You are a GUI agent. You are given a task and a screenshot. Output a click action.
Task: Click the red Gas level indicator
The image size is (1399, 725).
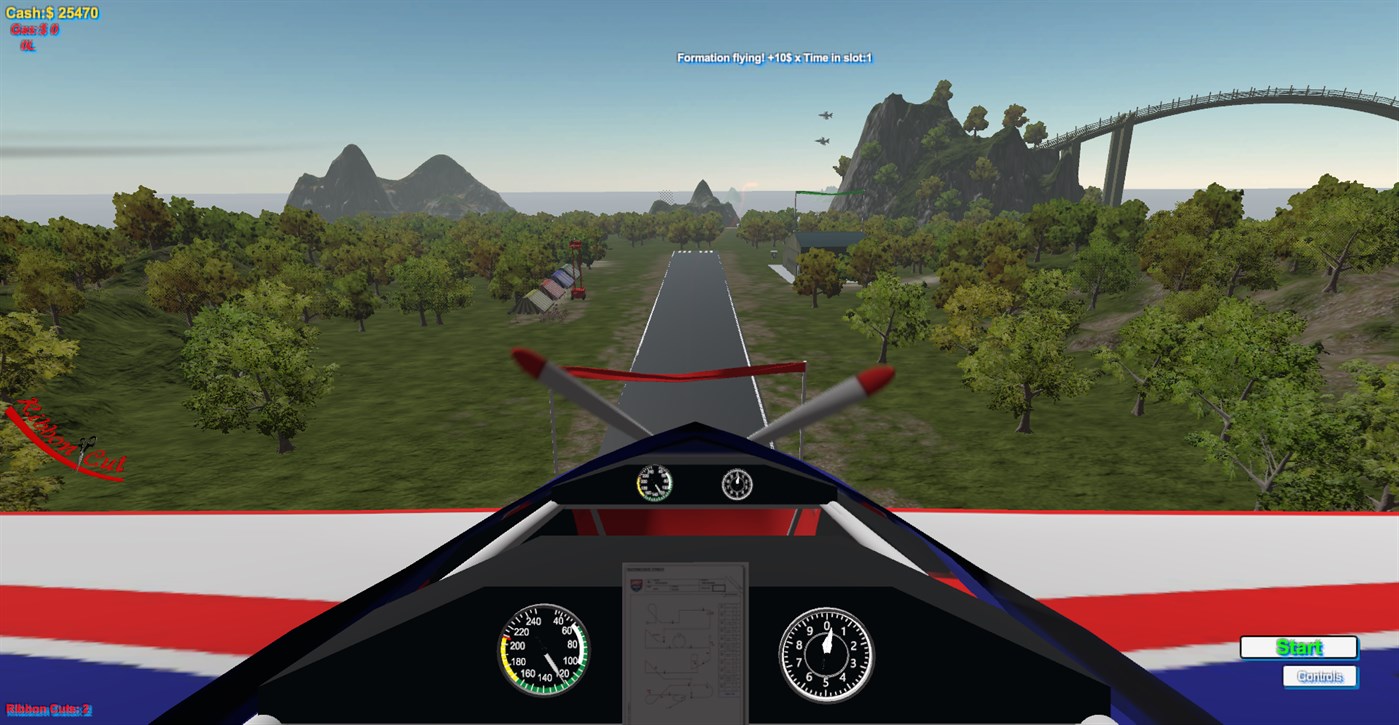(x=34, y=28)
